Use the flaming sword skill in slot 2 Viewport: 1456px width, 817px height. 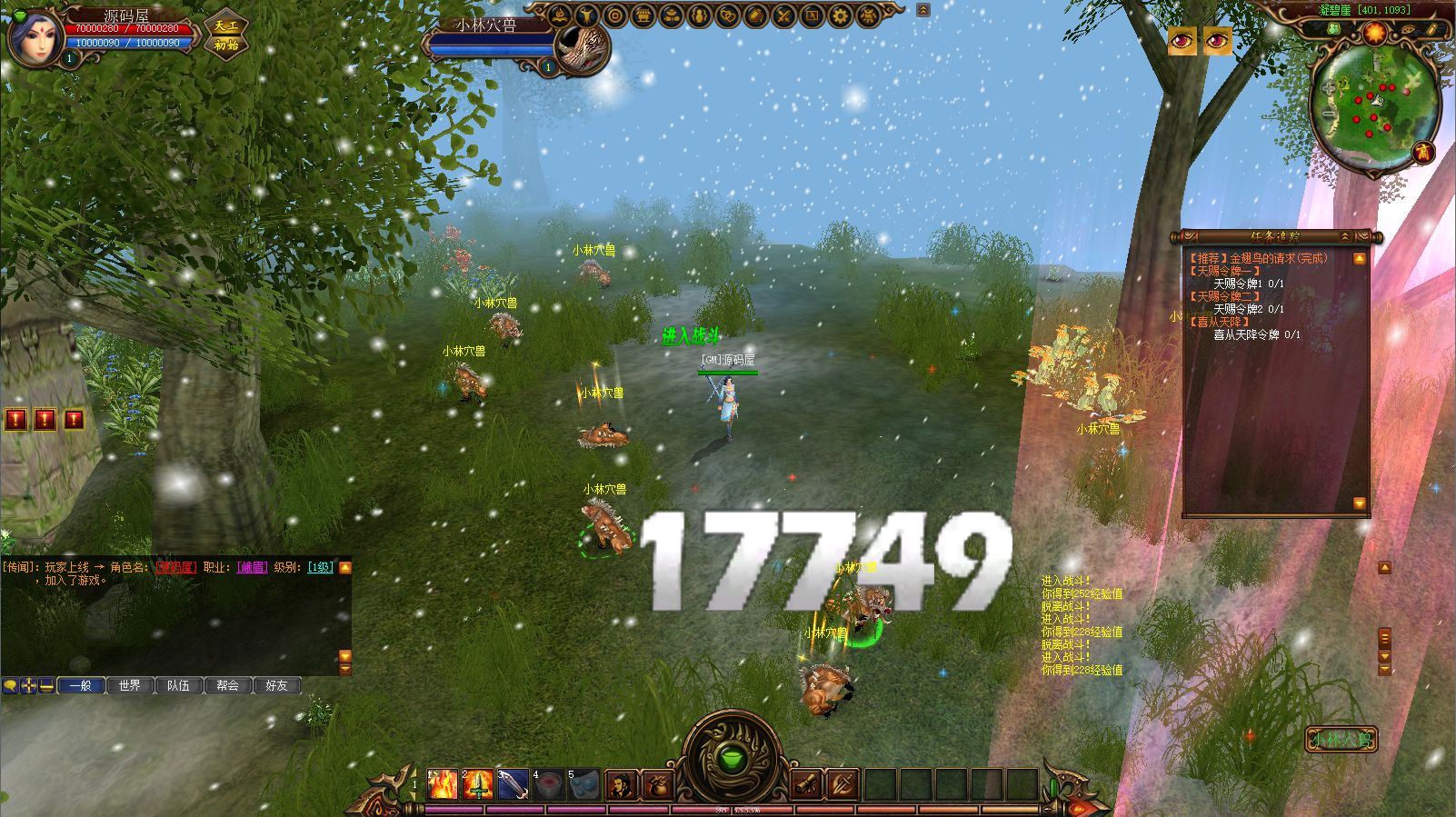pos(478,785)
